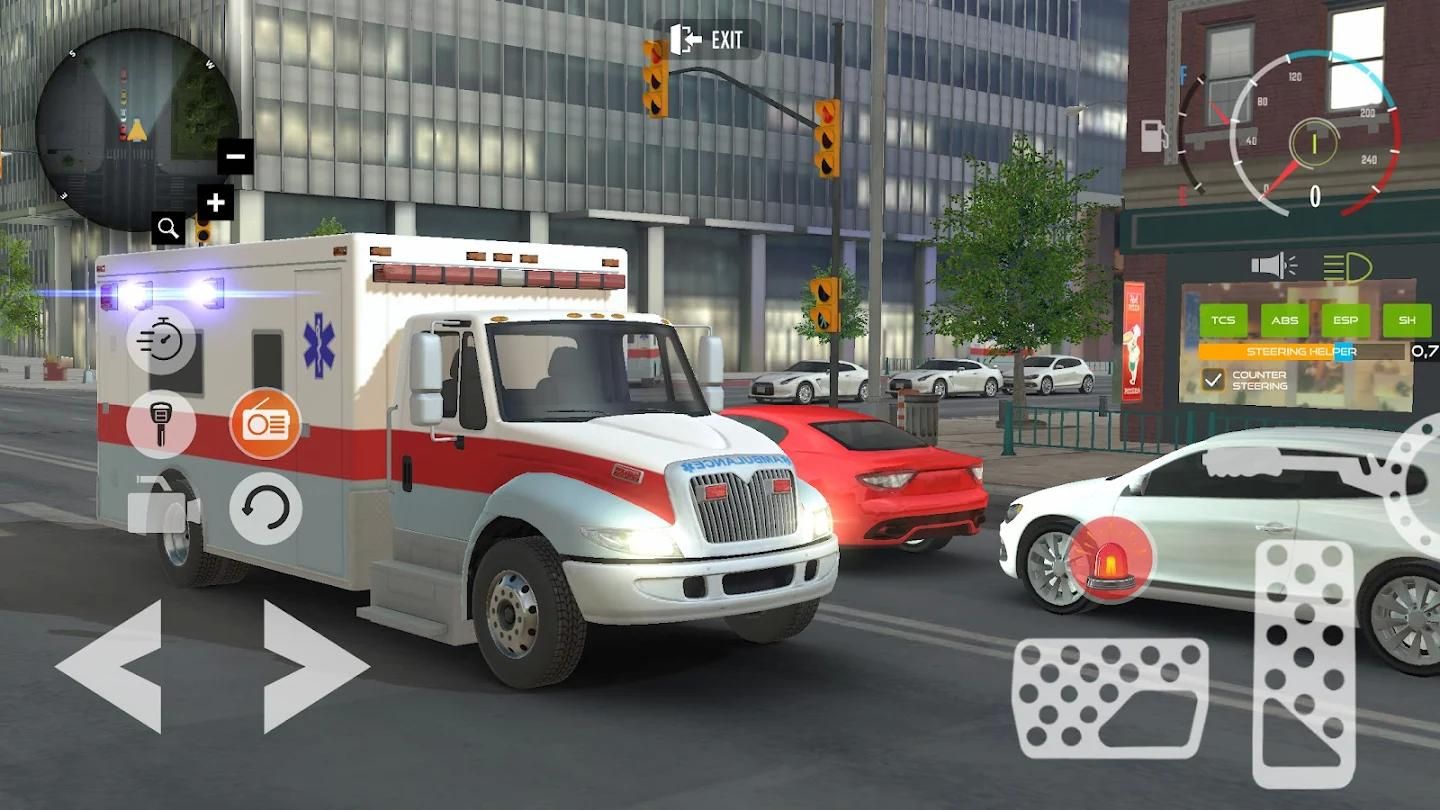
Task: Toggle the ESP assist button
Action: click(x=1346, y=321)
